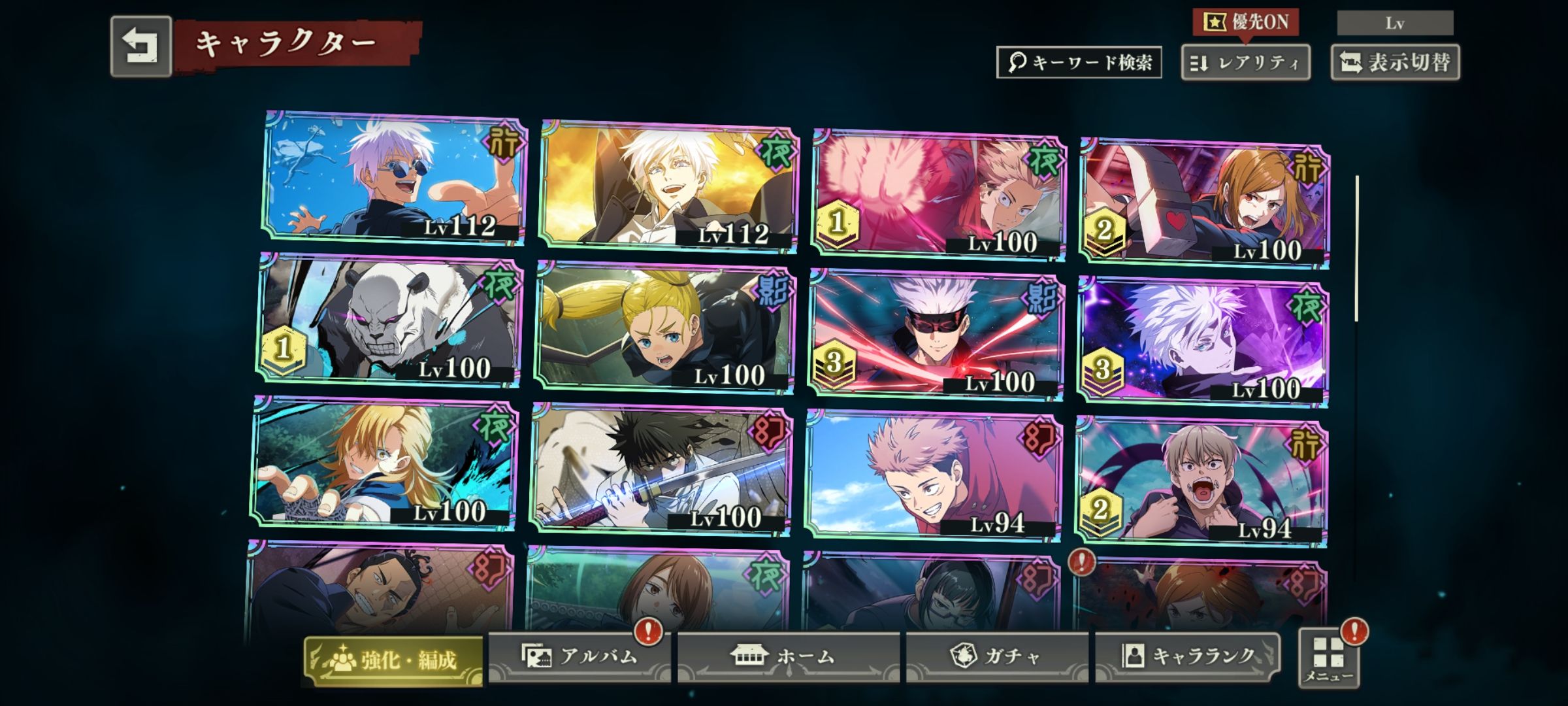Toggle the 優先ON priority marker
The height and width of the screenshot is (706, 1568).
pos(1245,23)
